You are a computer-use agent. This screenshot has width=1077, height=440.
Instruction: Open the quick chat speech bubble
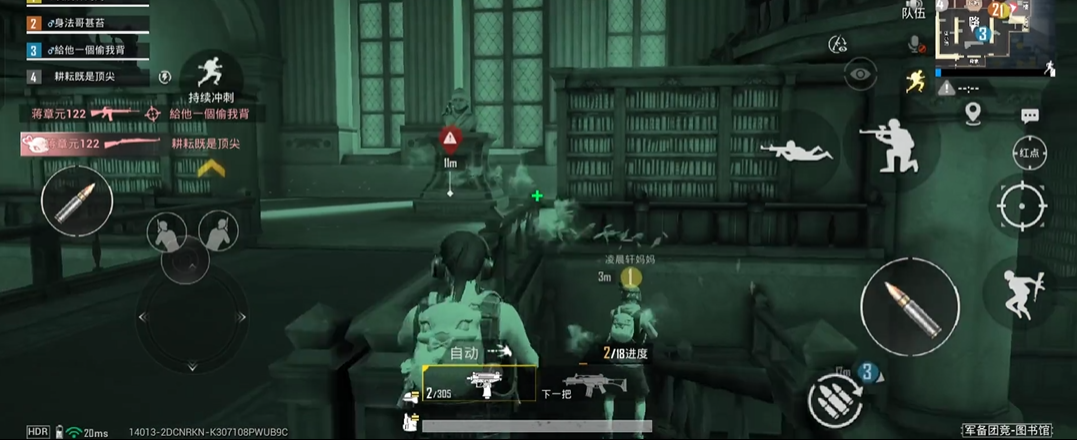click(1029, 116)
